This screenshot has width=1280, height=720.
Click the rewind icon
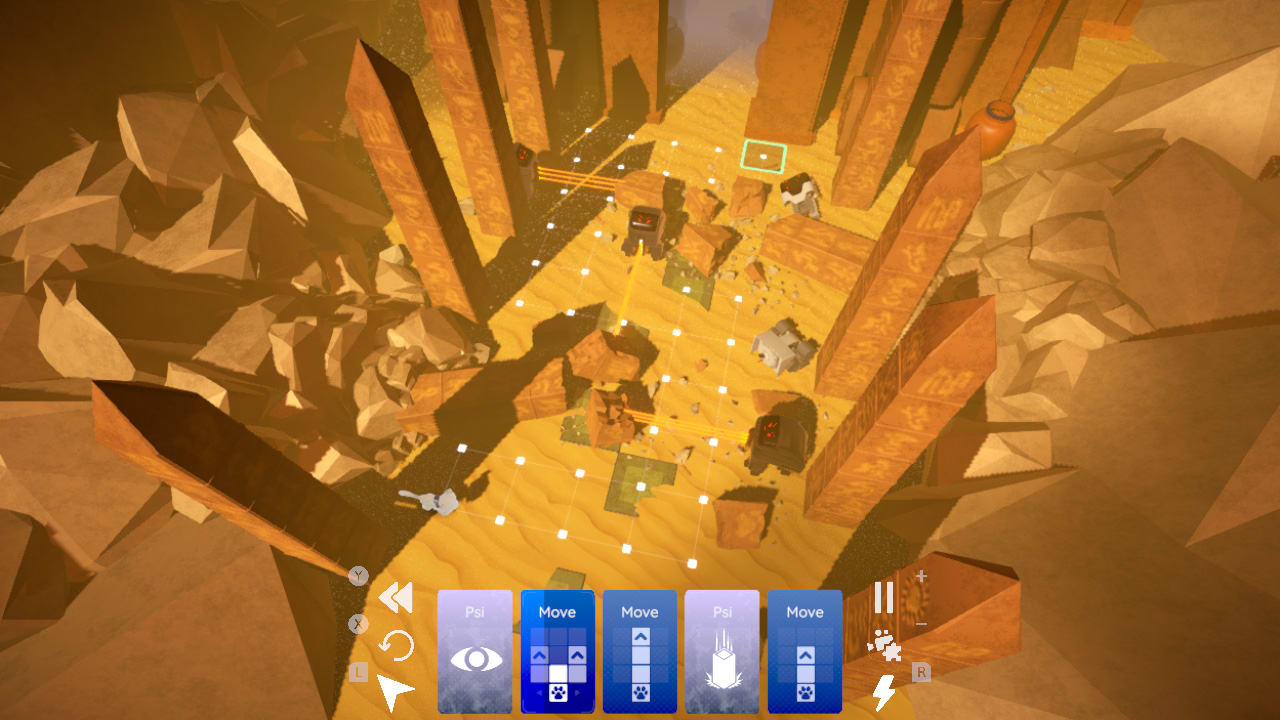396,599
